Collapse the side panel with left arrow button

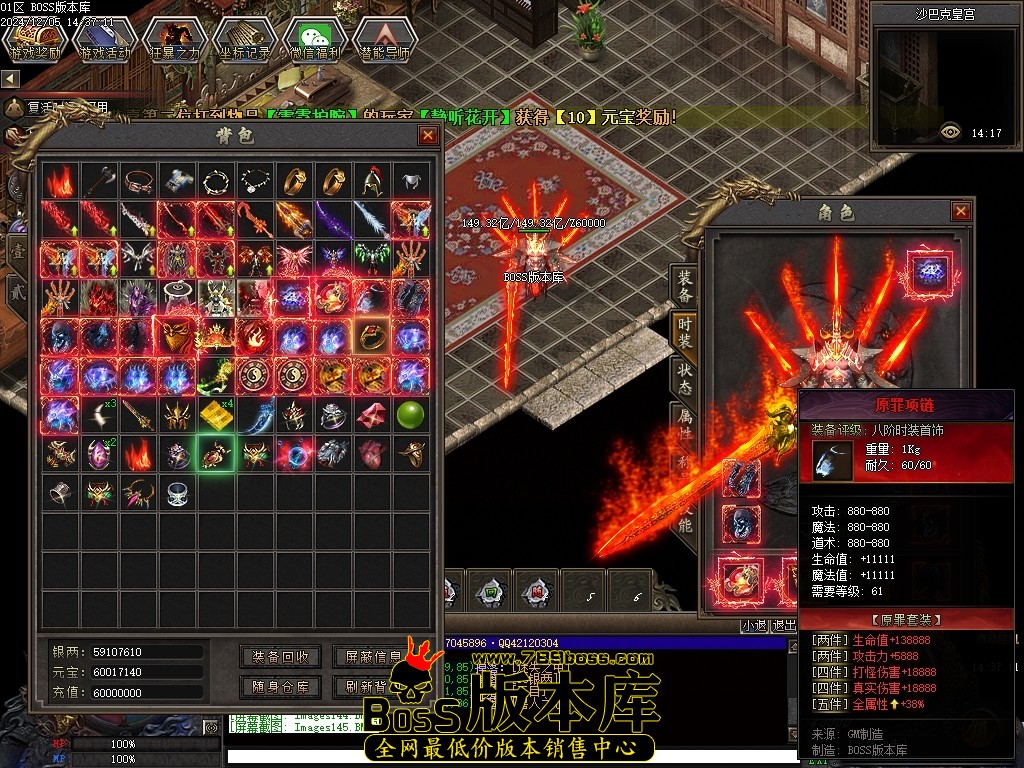11,78
